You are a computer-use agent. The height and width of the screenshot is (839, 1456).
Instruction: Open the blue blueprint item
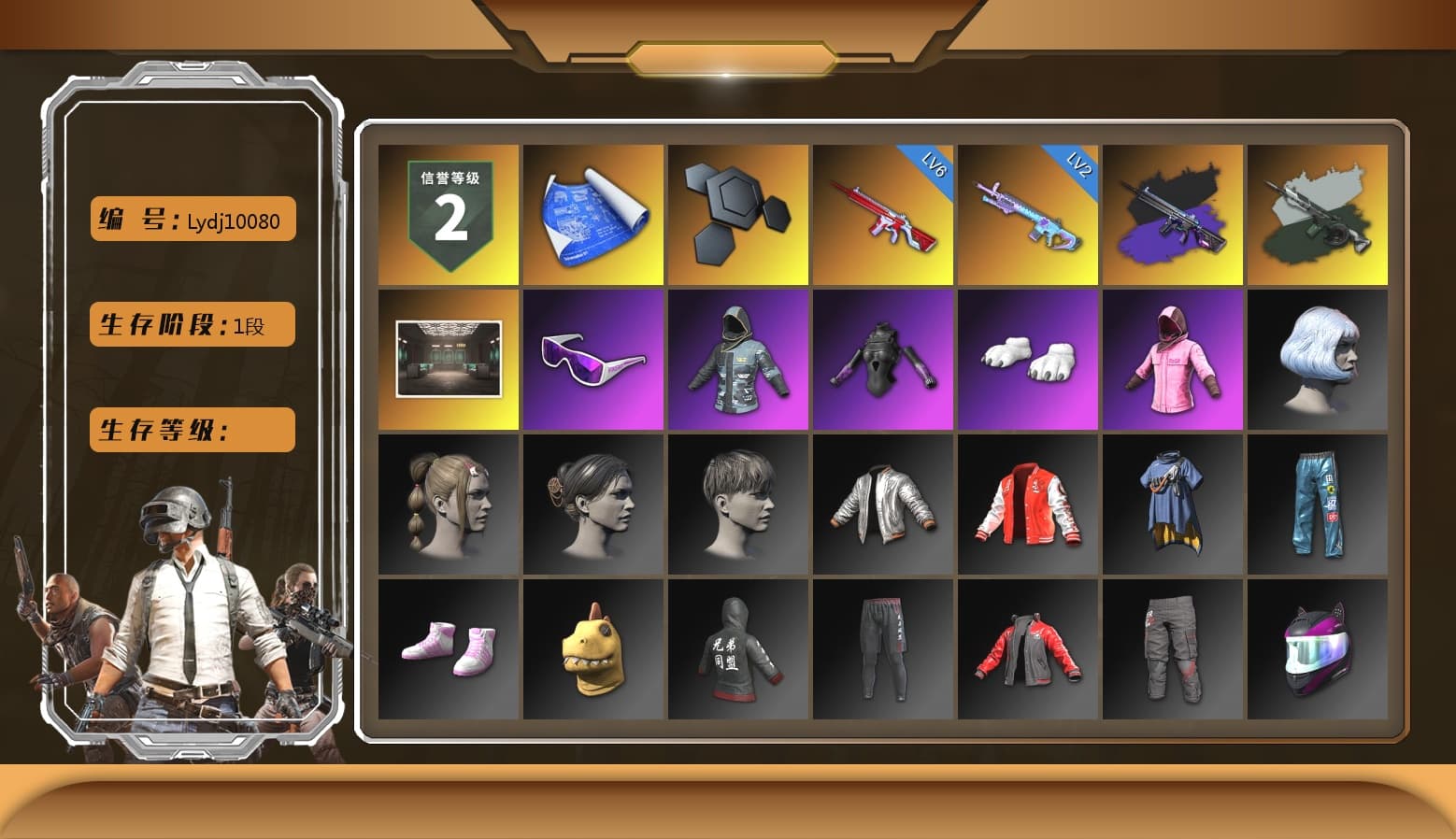pyautogui.click(x=593, y=213)
